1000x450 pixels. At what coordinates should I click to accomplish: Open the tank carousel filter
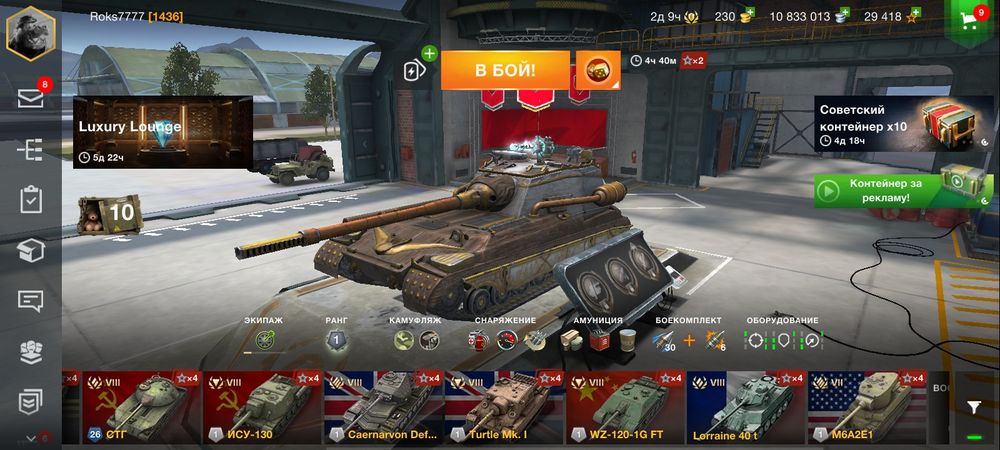point(974,407)
